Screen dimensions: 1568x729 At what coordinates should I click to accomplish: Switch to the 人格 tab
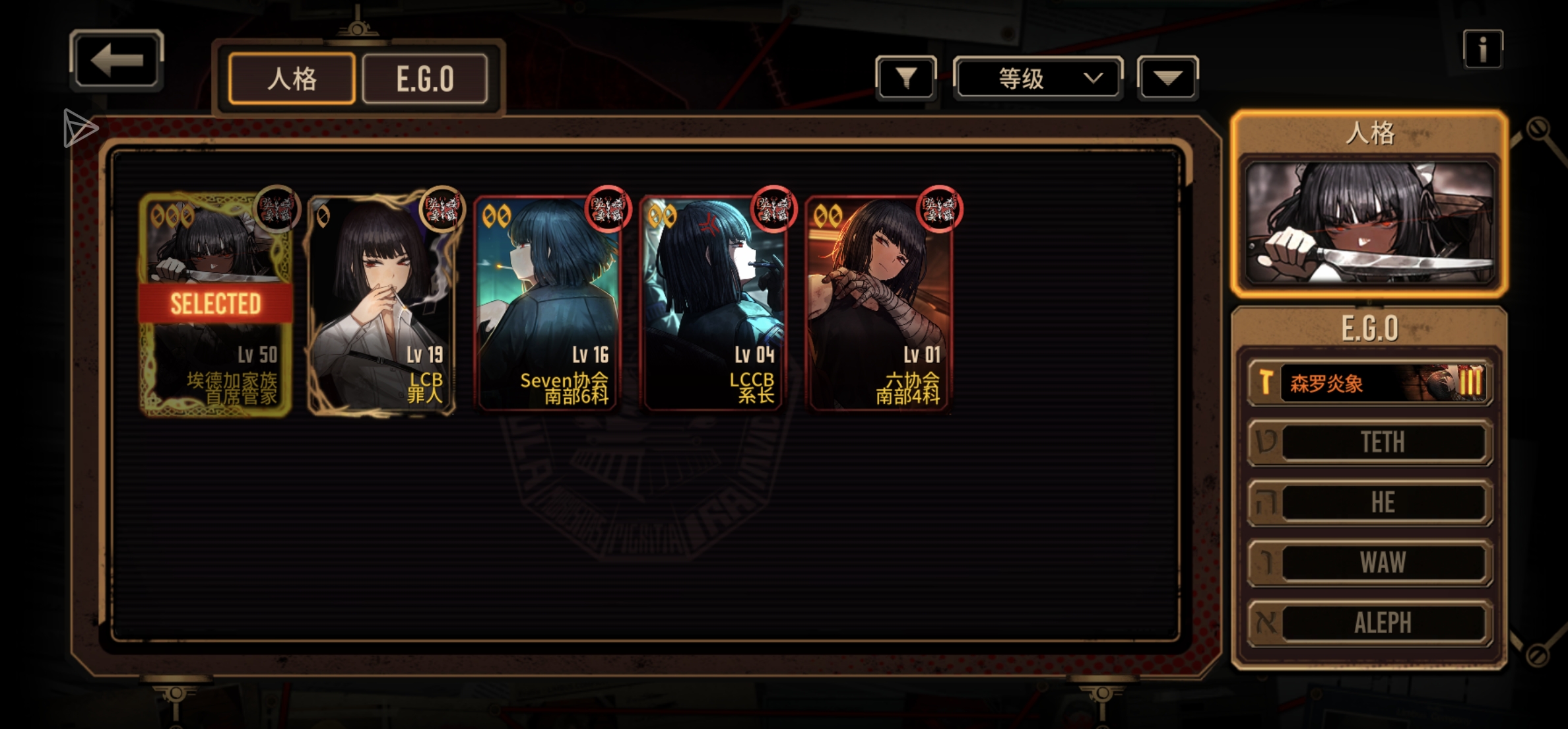click(x=292, y=79)
